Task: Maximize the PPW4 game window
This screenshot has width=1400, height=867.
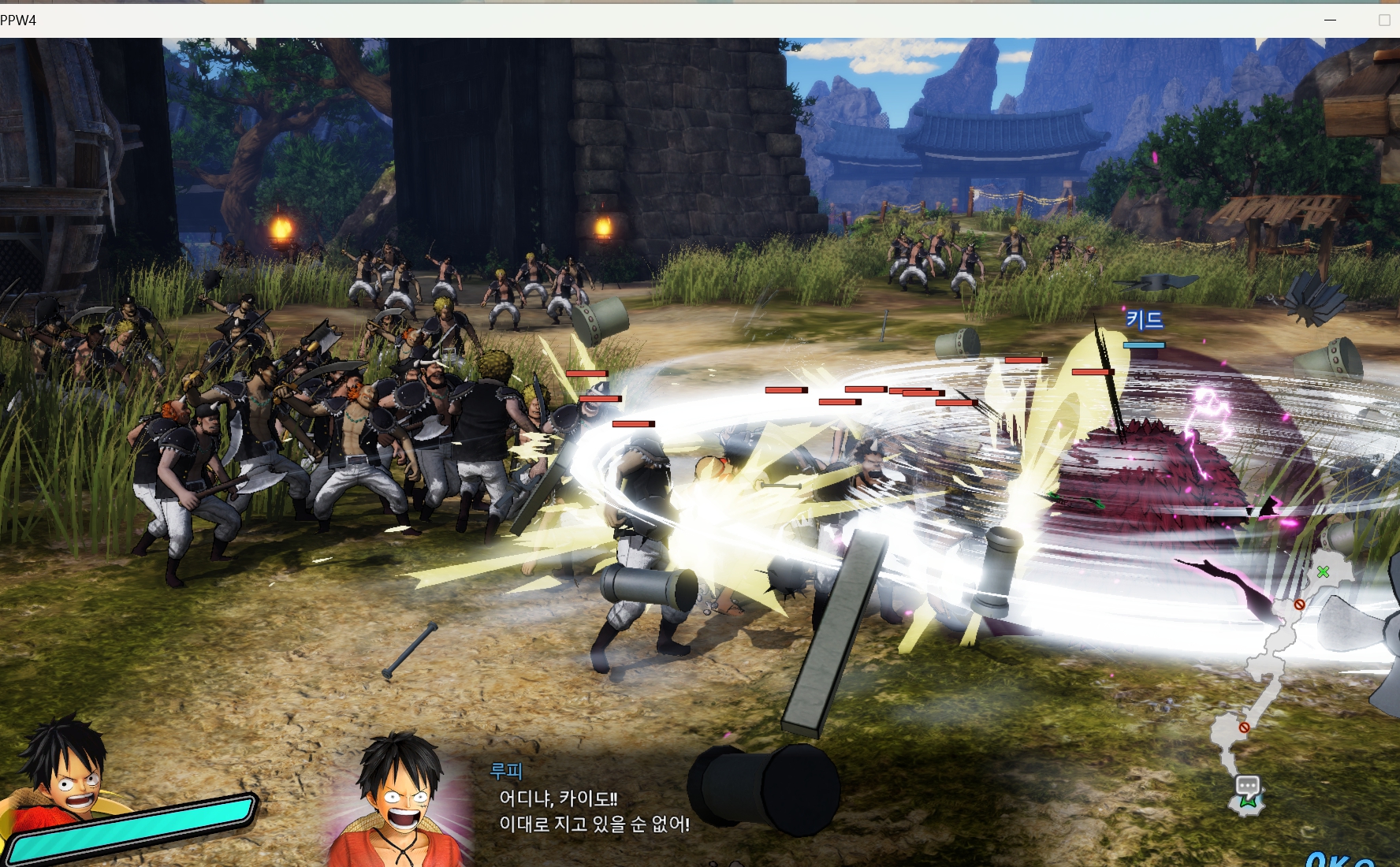Action: tap(1384, 20)
